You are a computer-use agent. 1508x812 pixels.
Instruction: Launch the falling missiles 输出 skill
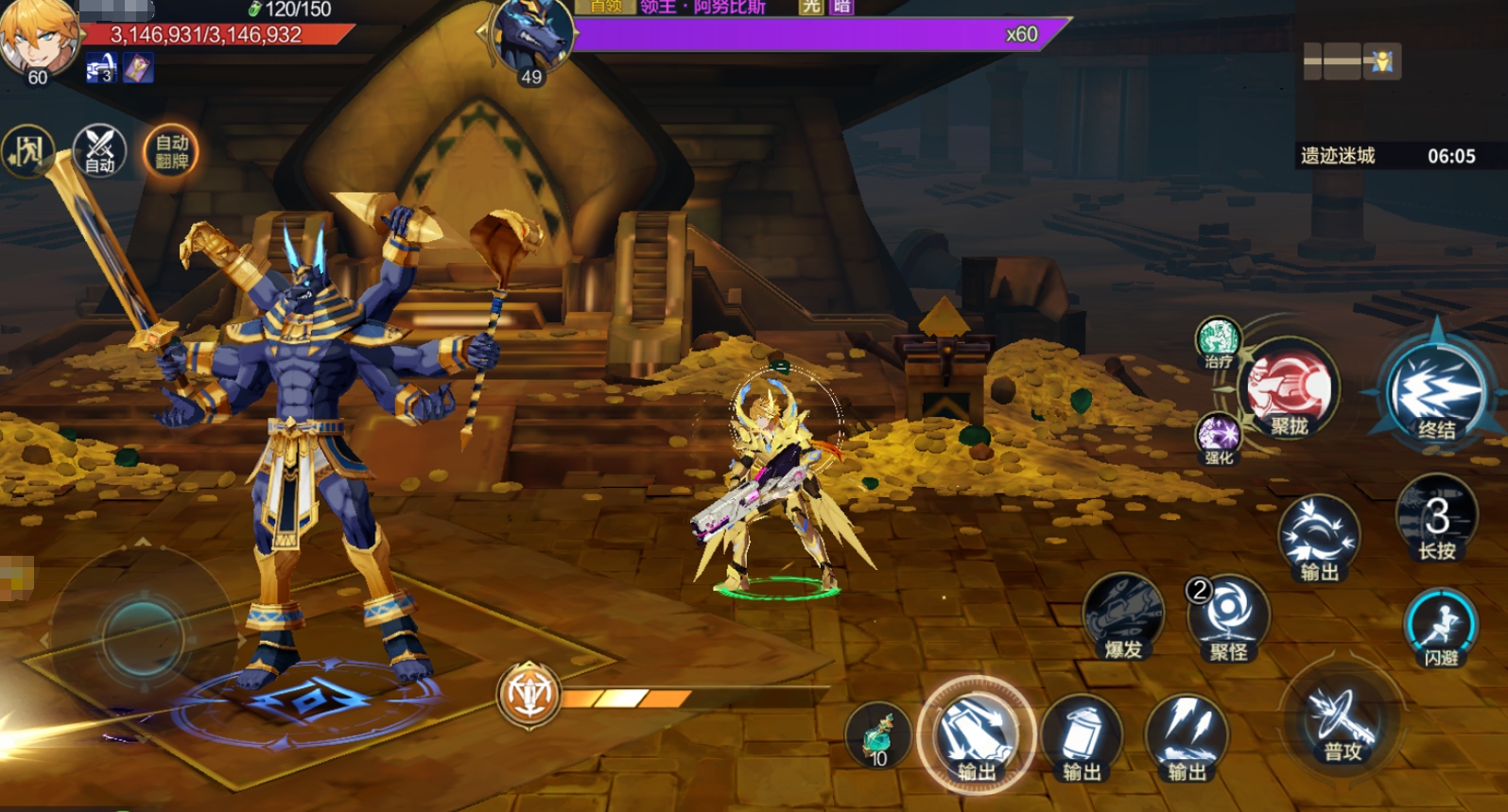pyautogui.click(x=1187, y=738)
